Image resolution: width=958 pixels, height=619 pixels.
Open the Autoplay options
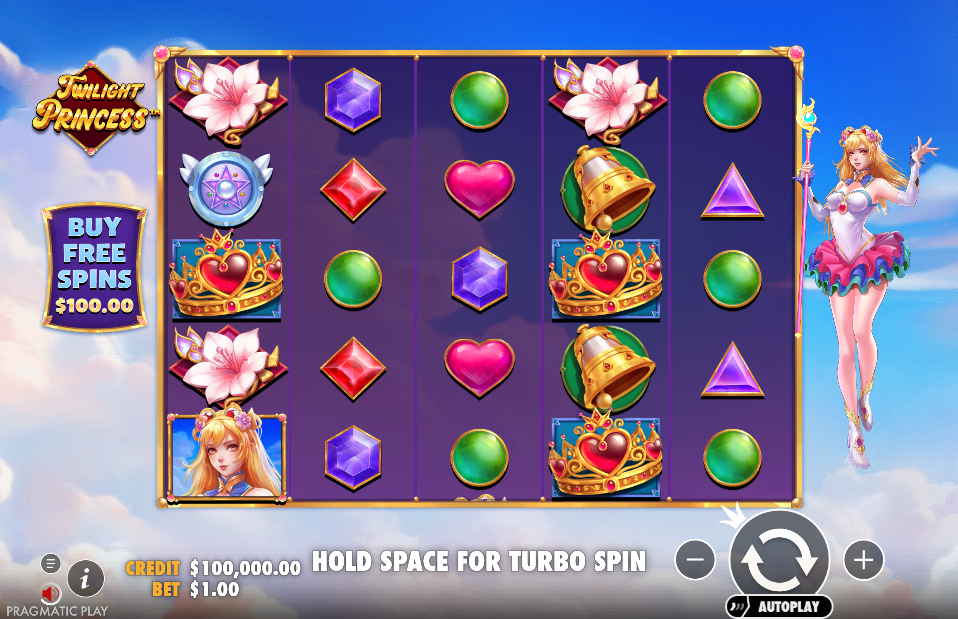click(779, 606)
